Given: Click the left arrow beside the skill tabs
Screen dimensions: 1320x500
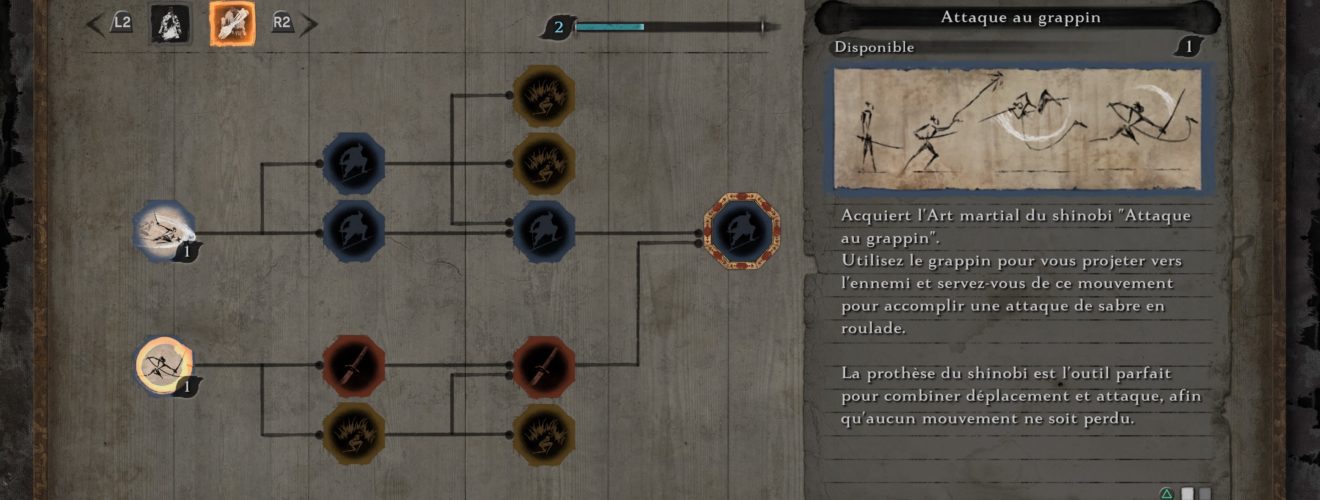Looking at the screenshot, I should click(x=97, y=24).
